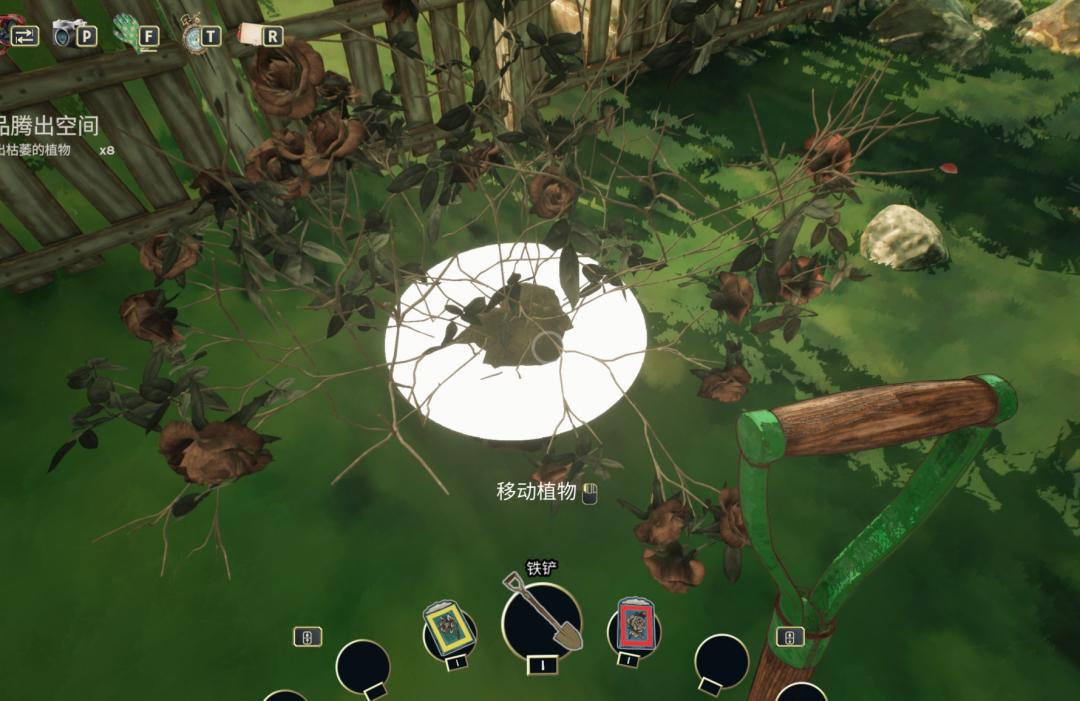Choose the yellow-framed seed packet slot
Viewport: 1080px width, 701px height.
point(449,629)
